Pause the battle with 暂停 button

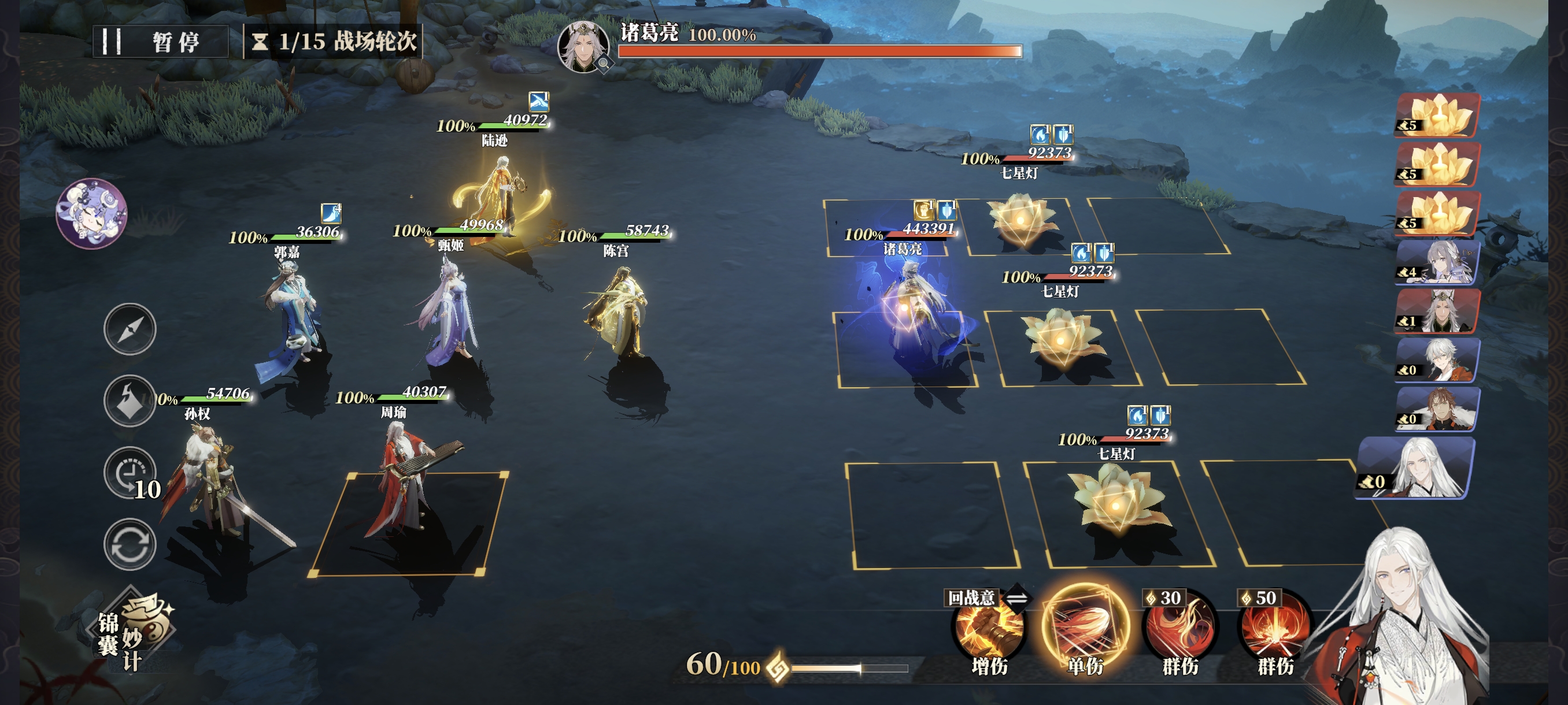(x=161, y=42)
